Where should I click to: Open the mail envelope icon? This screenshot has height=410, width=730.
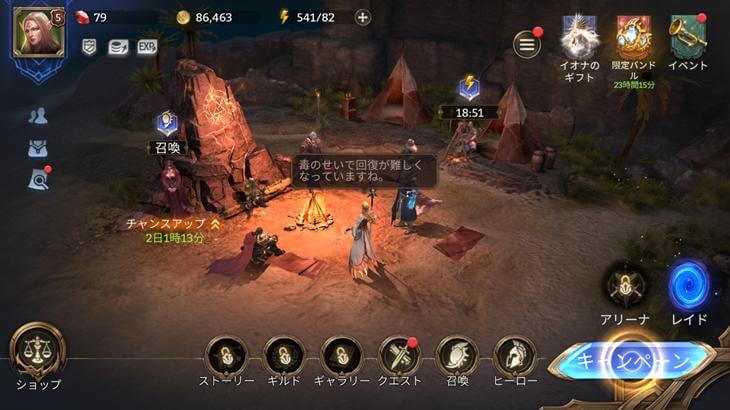pos(38,148)
